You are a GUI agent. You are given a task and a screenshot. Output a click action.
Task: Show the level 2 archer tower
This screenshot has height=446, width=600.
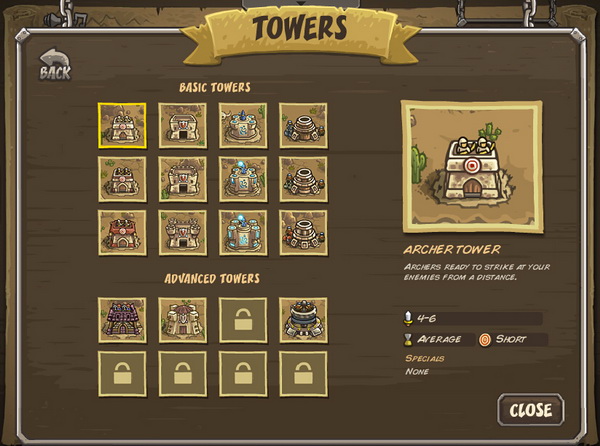122,180
